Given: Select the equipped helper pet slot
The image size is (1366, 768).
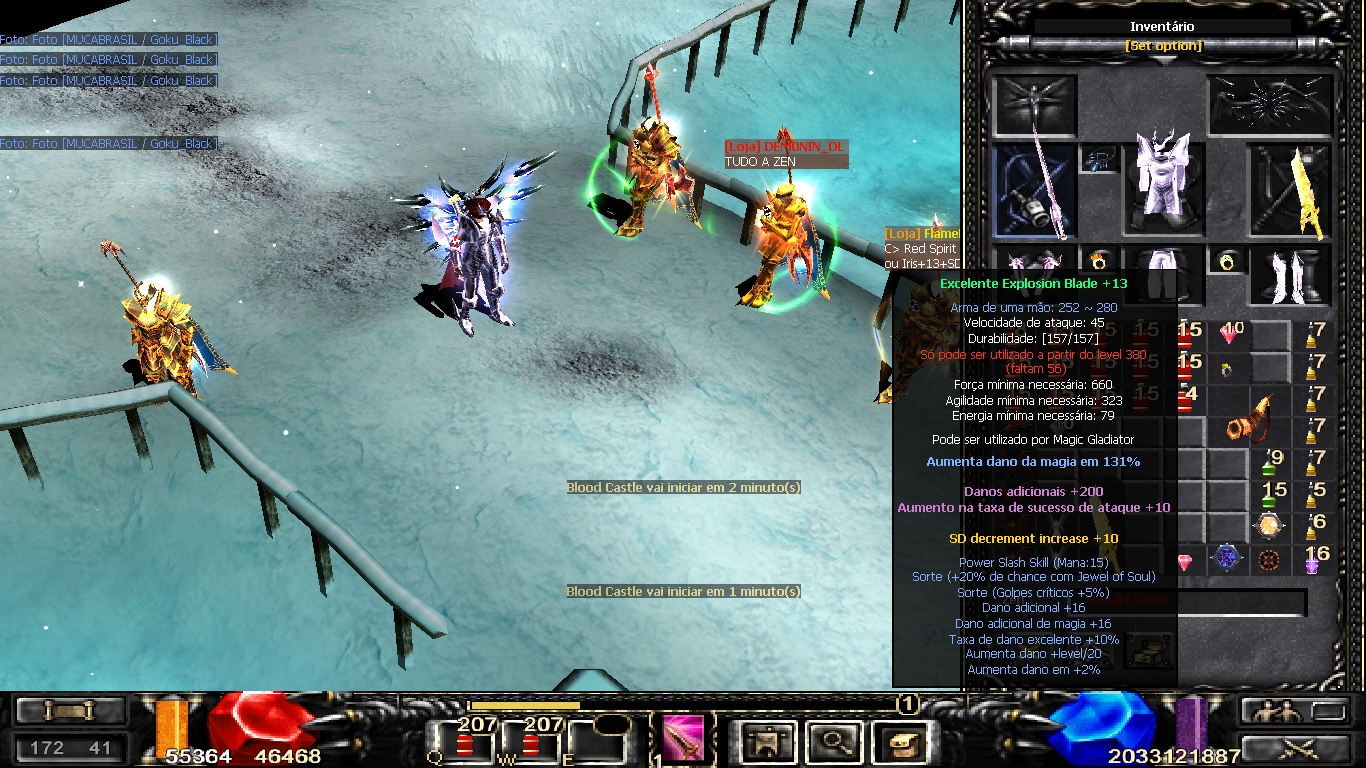Looking at the screenshot, I should click(1034, 106).
